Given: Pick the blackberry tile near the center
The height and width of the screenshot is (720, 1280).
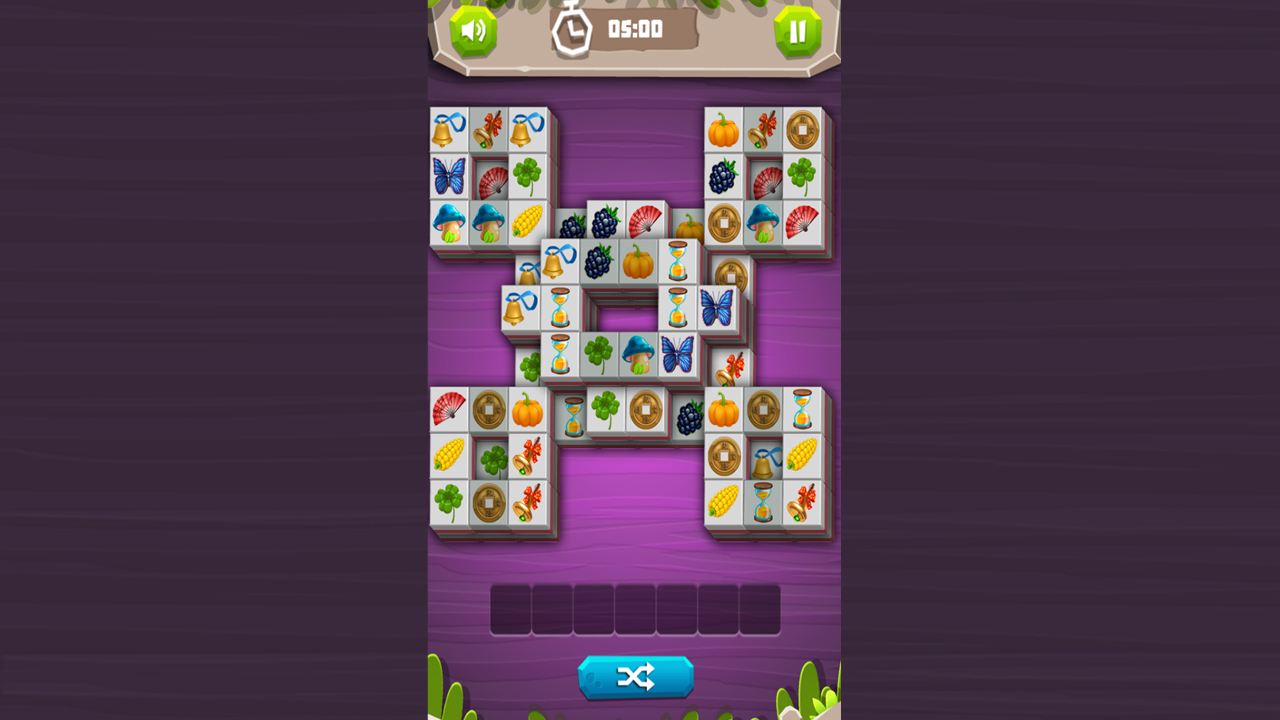Looking at the screenshot, I should click(x=597, y=262).
